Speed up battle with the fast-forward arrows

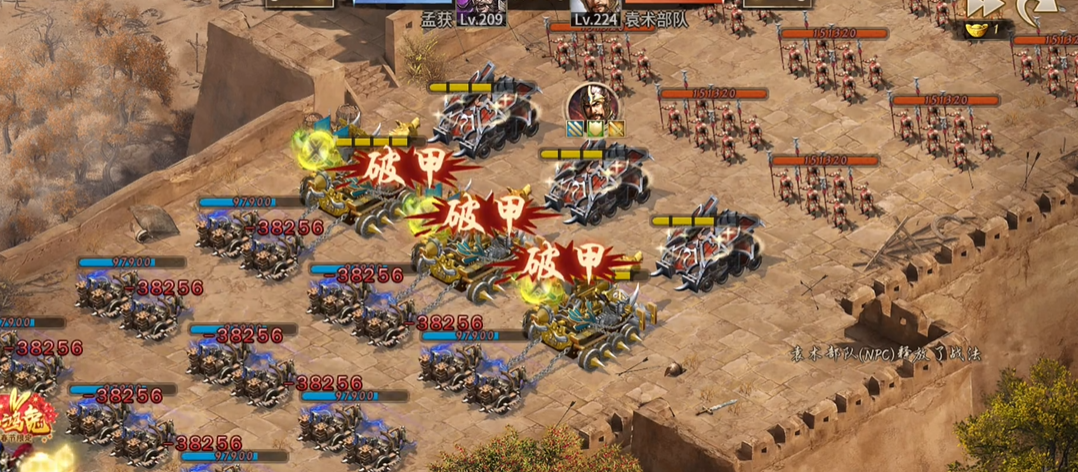click(x=982, y=8)
